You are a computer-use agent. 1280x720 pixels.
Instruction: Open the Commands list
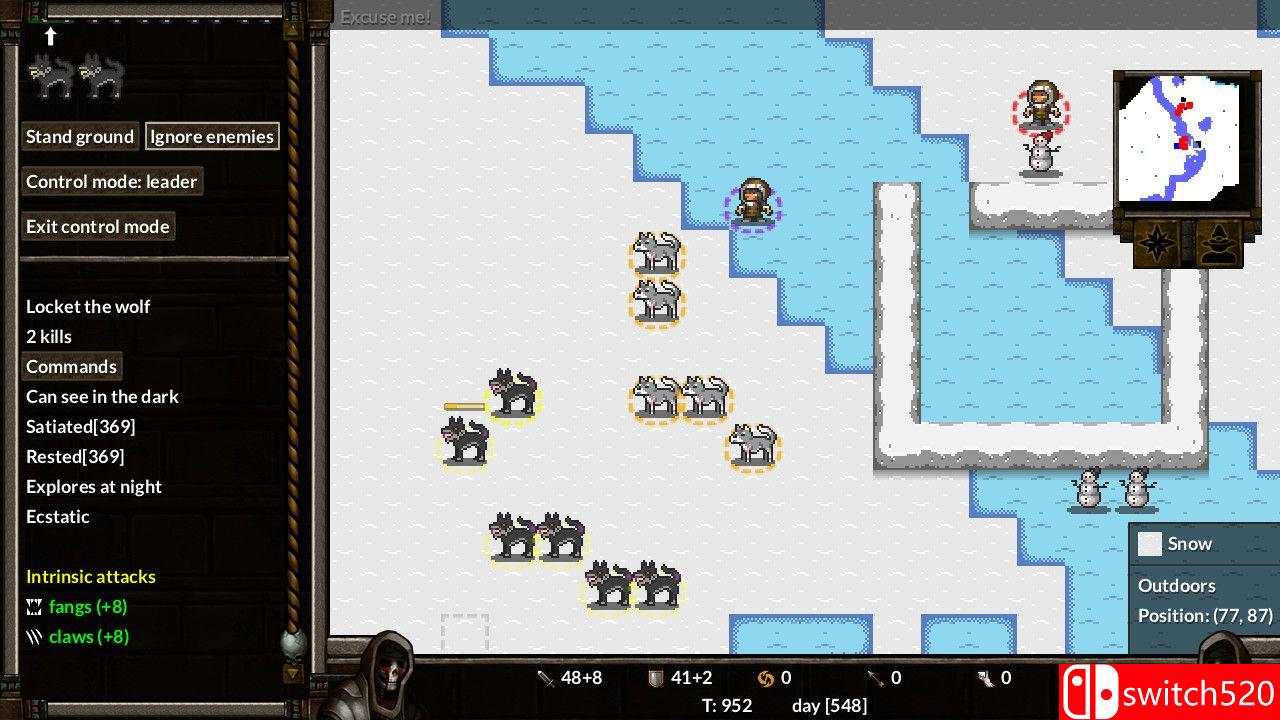pos(72,366)
